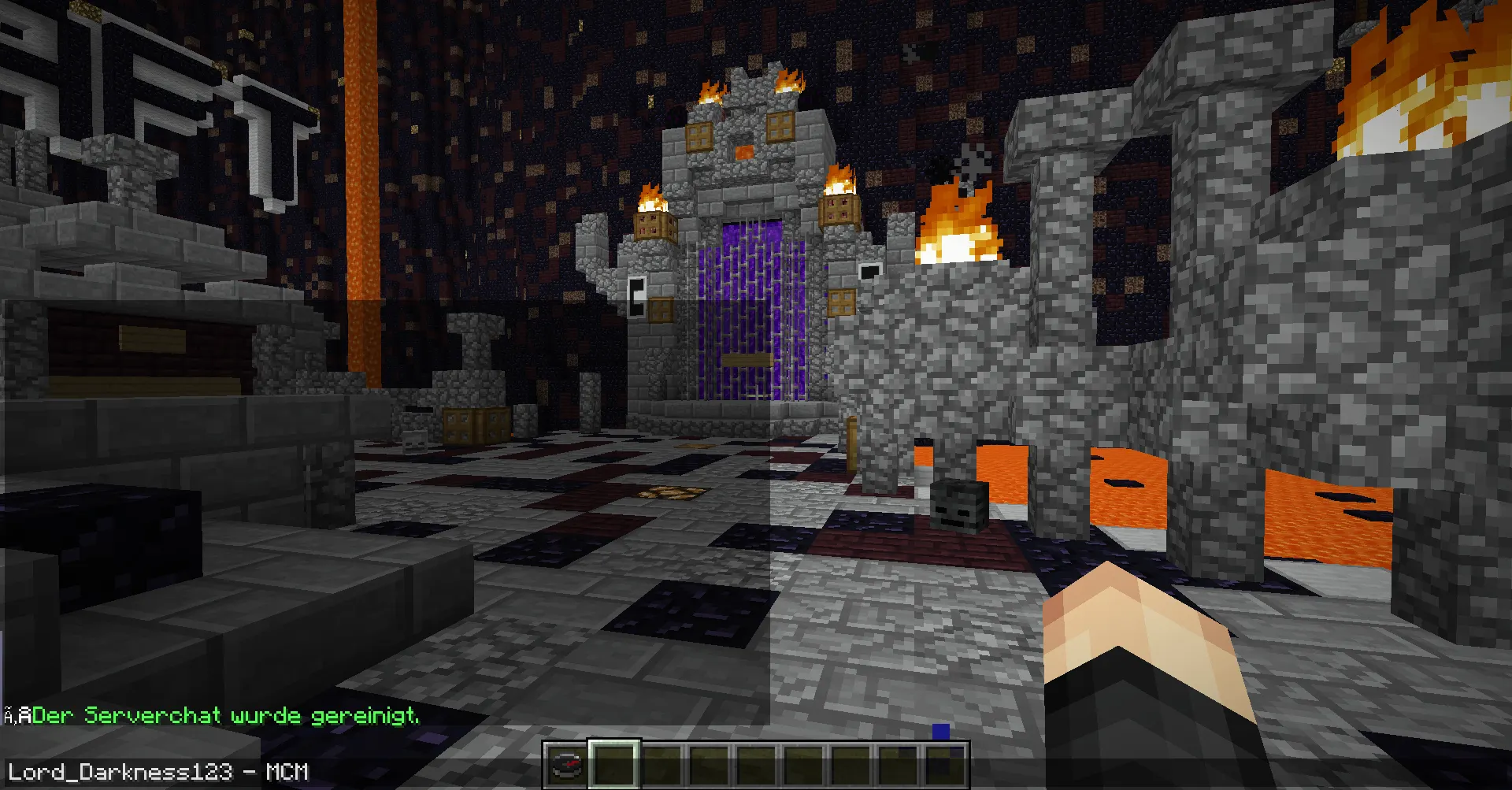The width and height of the screenshot is (1512, 790).
Task: Select the compass in the hotbar
Action: click(566, 765)
